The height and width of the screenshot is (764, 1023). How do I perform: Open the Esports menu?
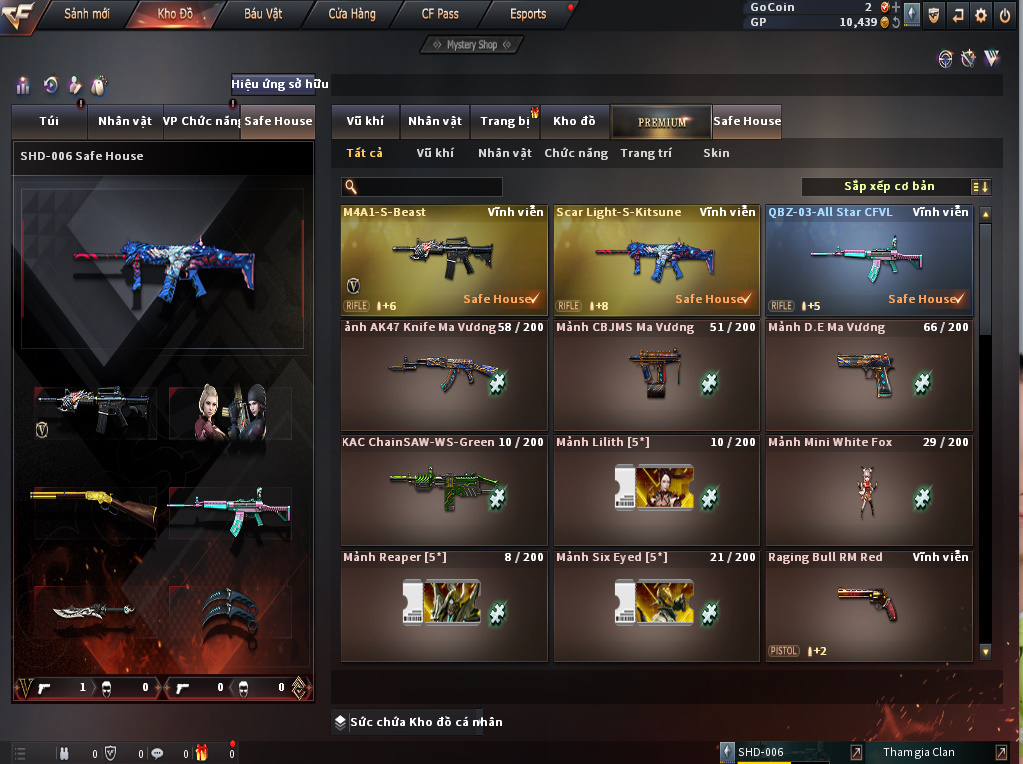(527, 14)
